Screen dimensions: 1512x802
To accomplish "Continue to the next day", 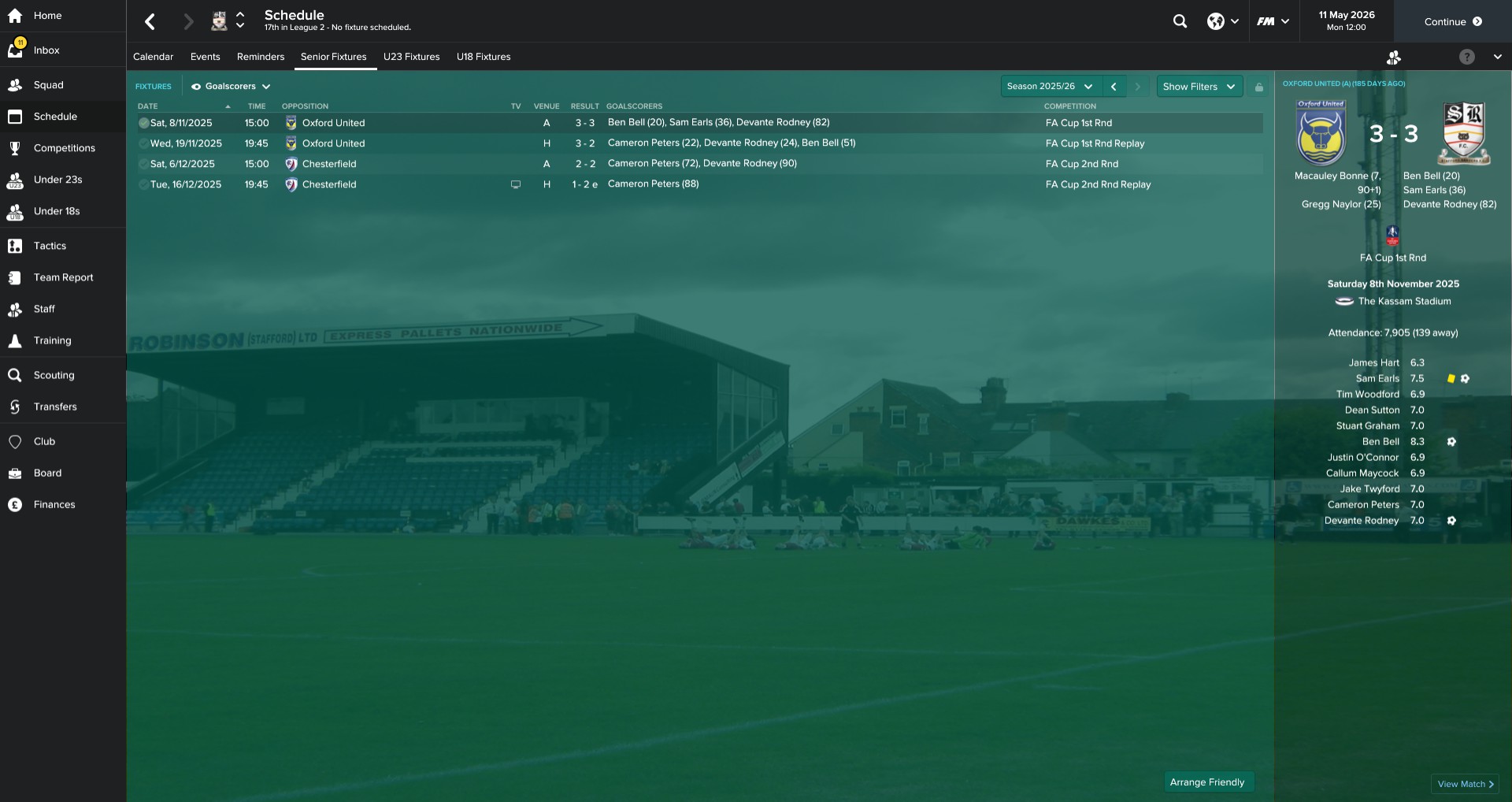I will pos(1452,21).
